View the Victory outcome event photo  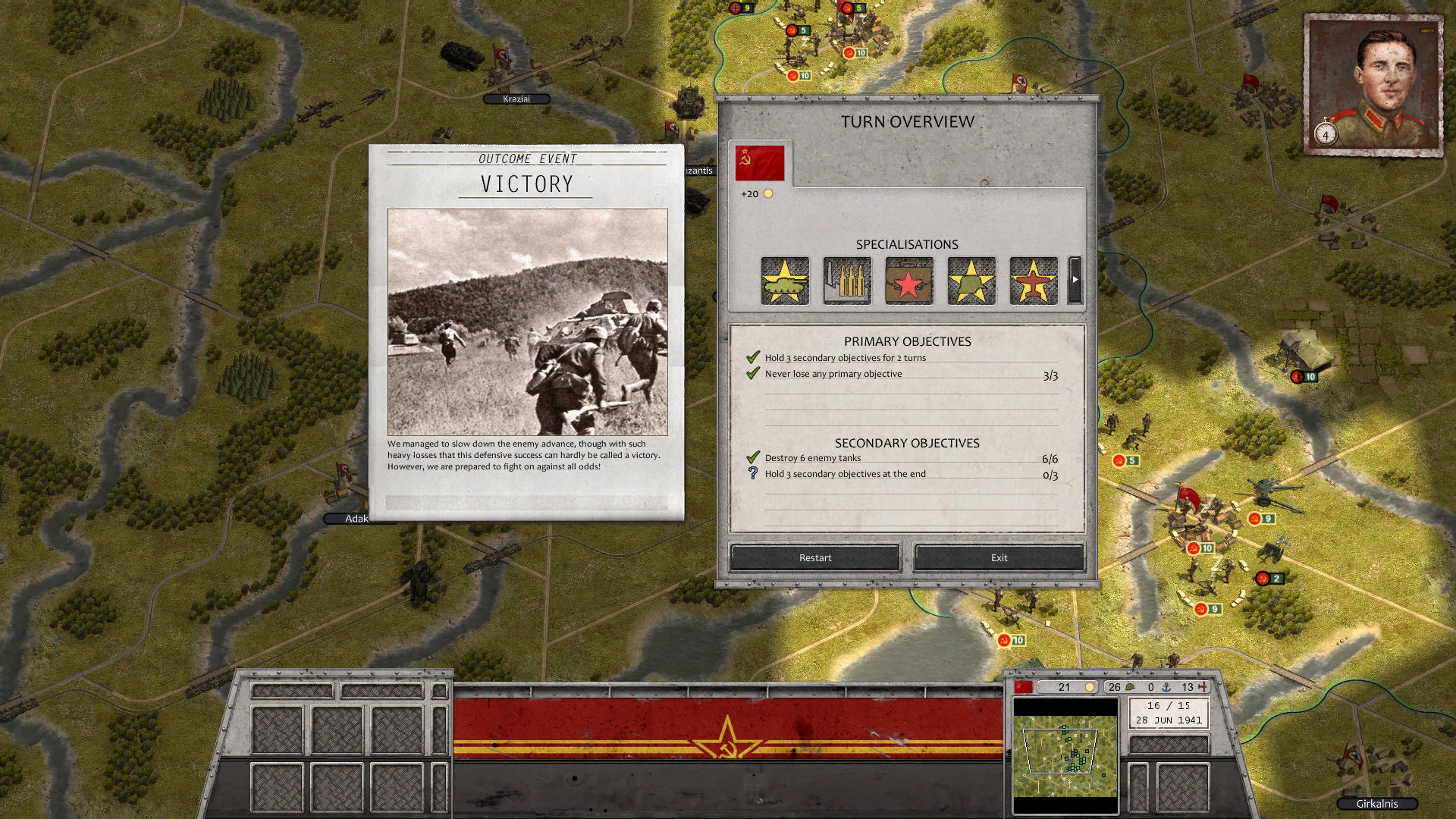[x=528, y=322]
